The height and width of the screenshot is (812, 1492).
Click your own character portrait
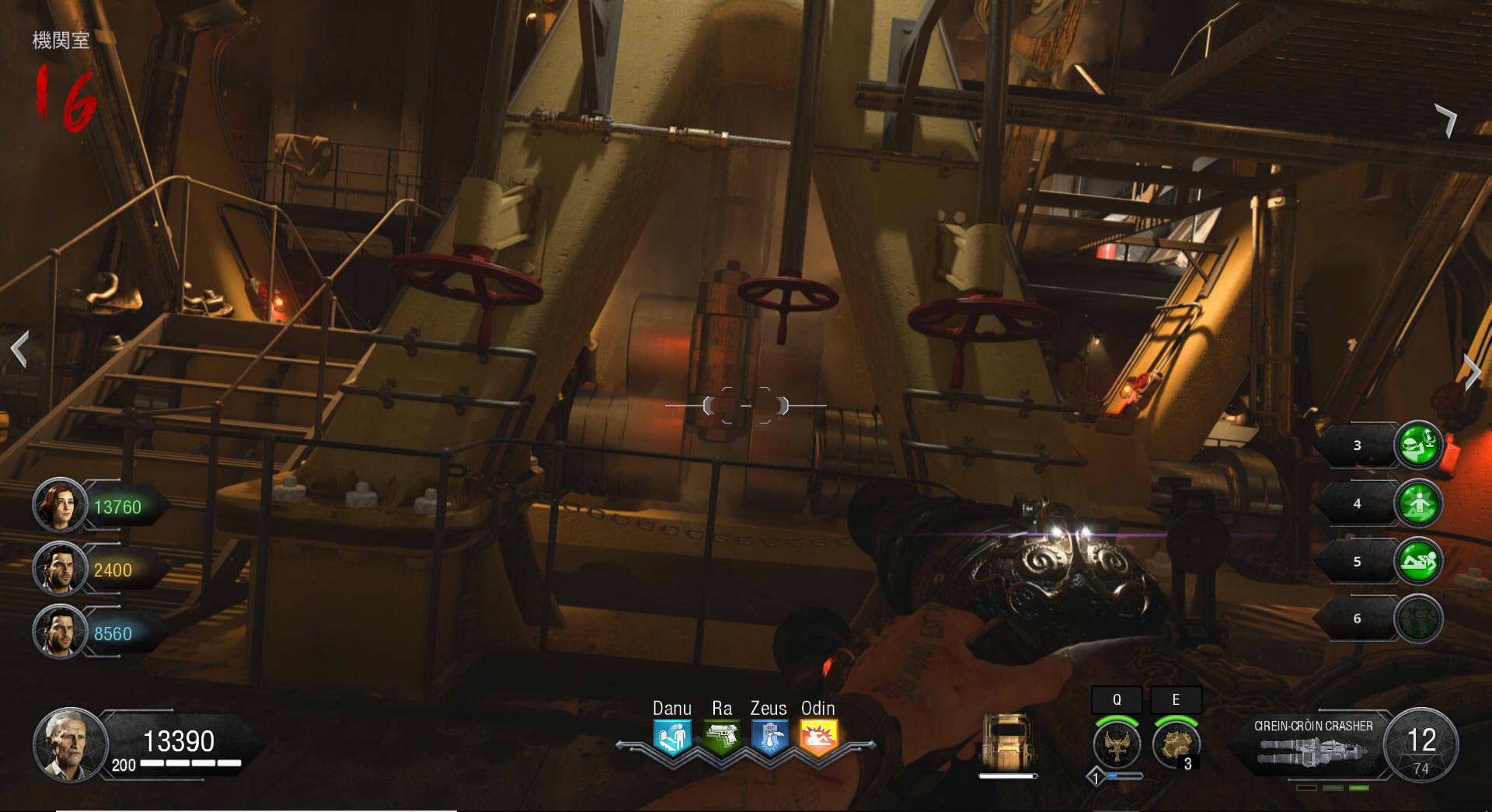(x=70, y=744)
